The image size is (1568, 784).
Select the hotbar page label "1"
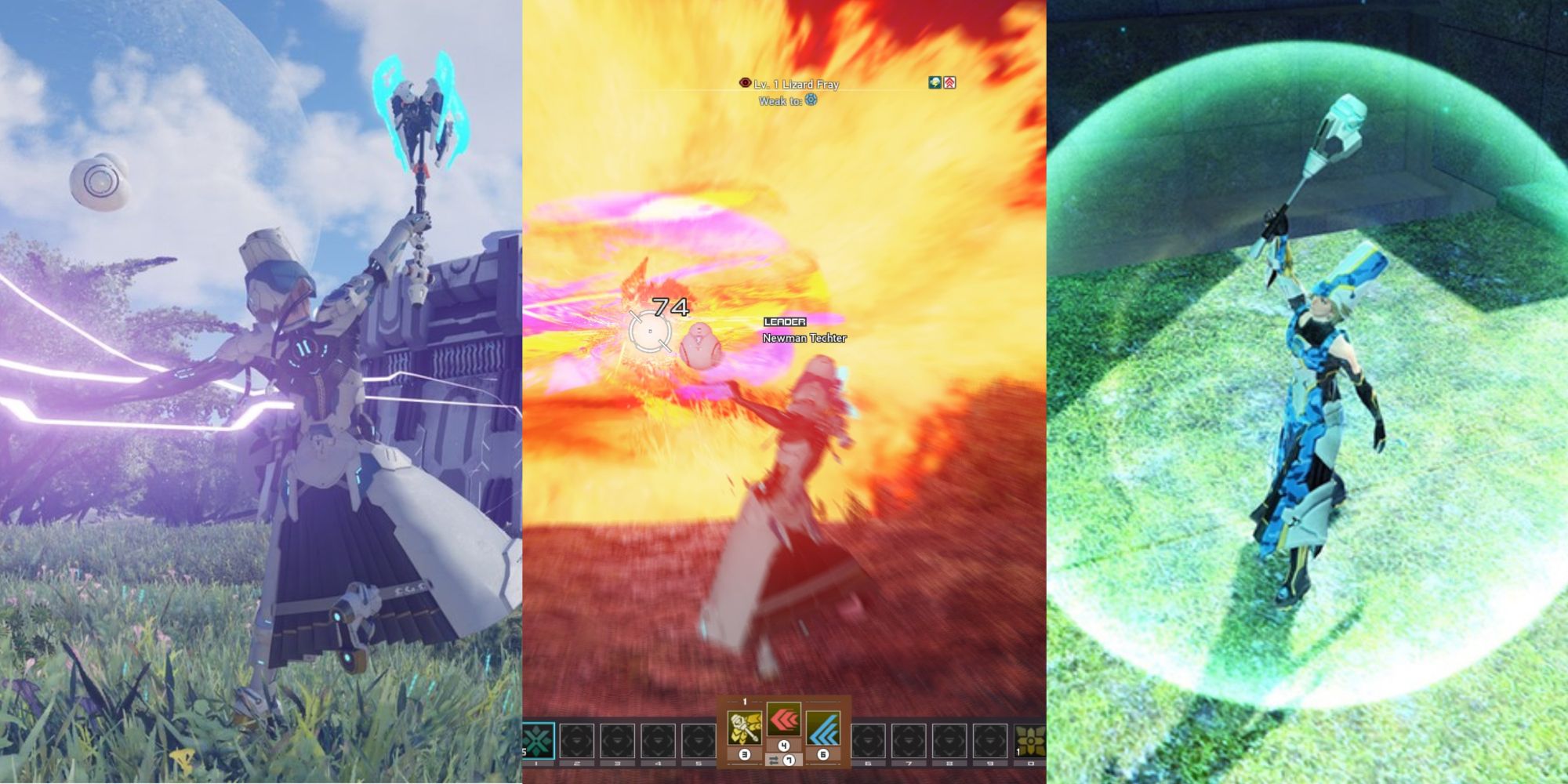pyautogui.click(x=744, y=701)
